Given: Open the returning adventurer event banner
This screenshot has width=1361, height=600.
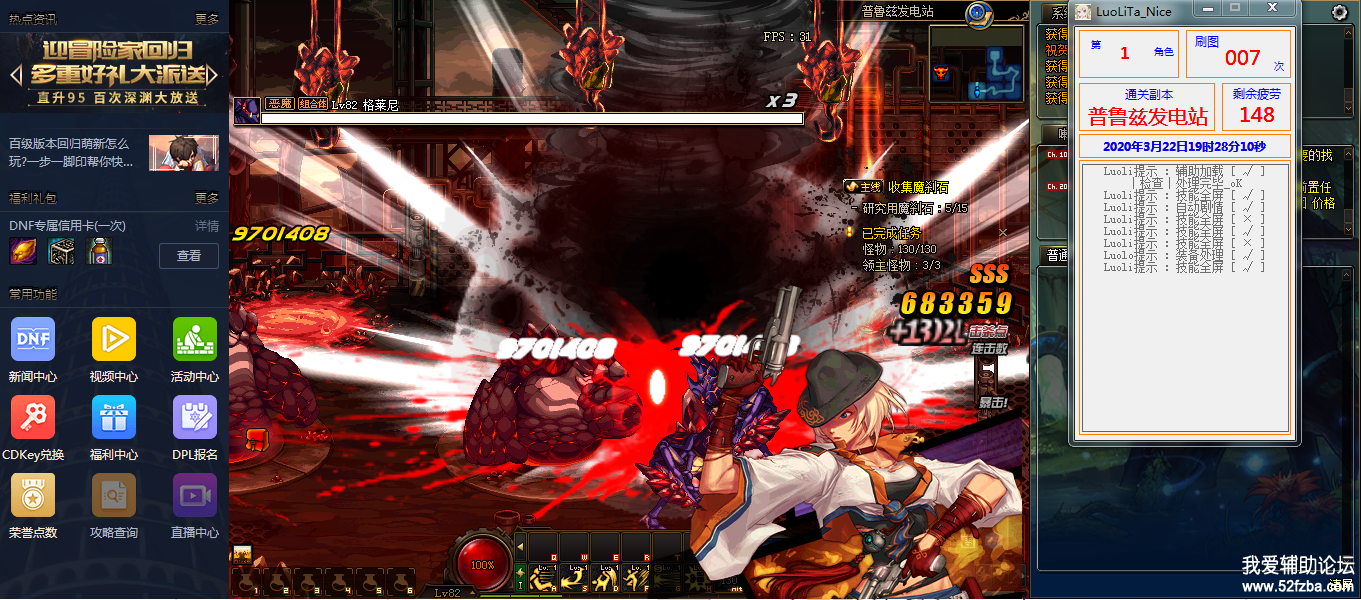Looking at the screenshot, I should tap(114, 71).
